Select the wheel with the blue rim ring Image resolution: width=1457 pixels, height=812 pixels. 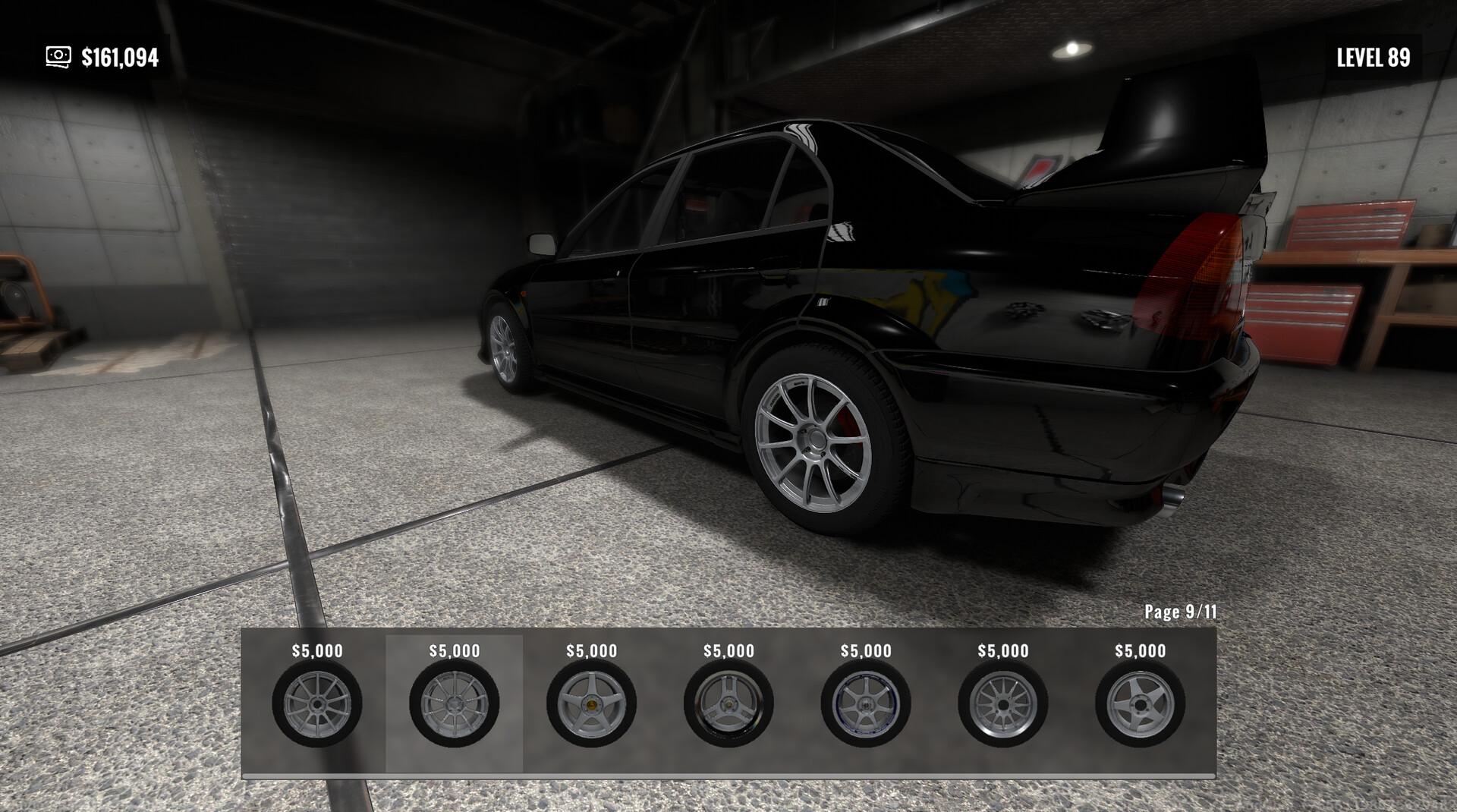[866, 703]
